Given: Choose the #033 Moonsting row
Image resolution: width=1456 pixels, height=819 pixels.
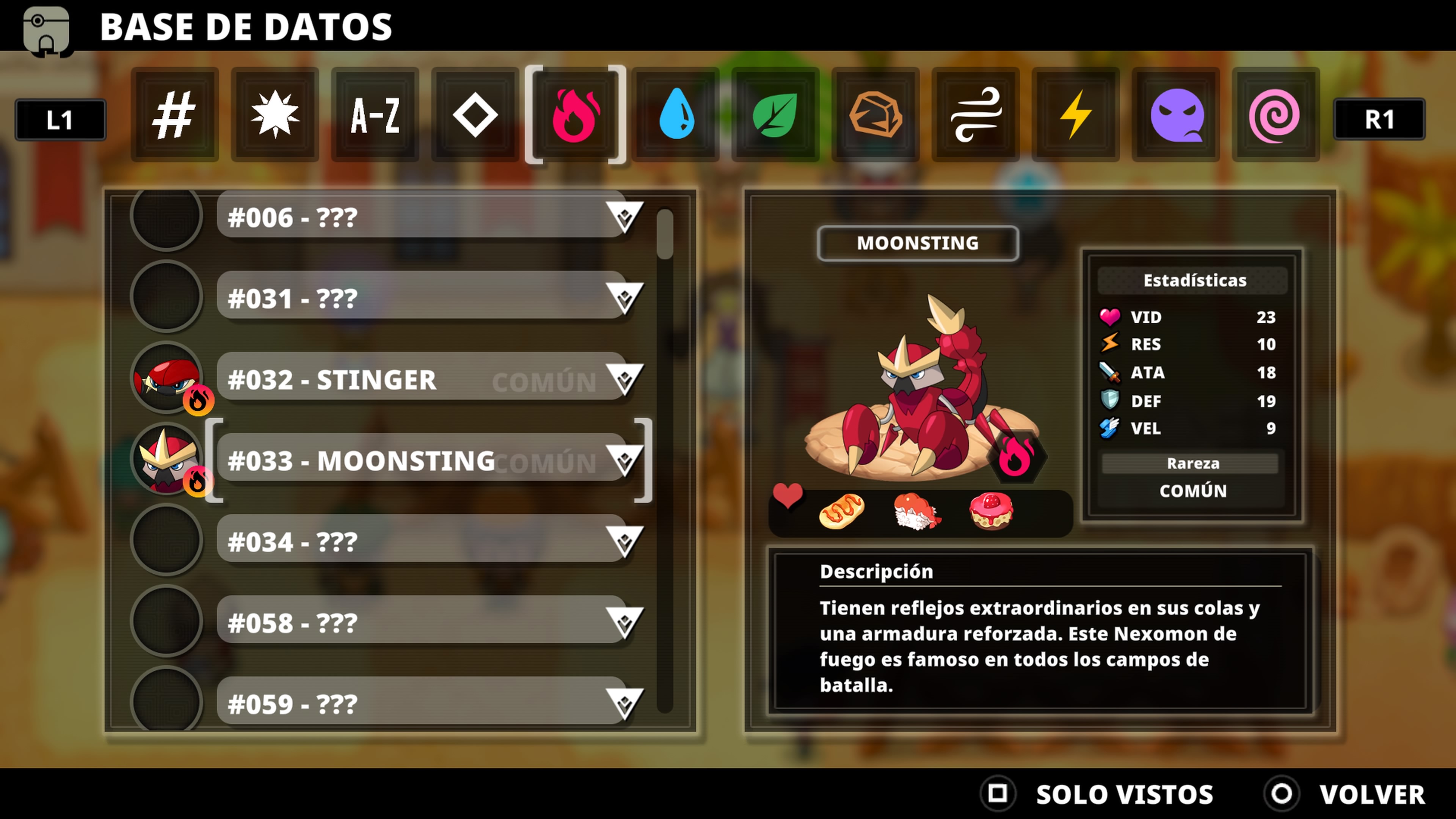Looking at the screenshot, I should click(x=421, y=461).
